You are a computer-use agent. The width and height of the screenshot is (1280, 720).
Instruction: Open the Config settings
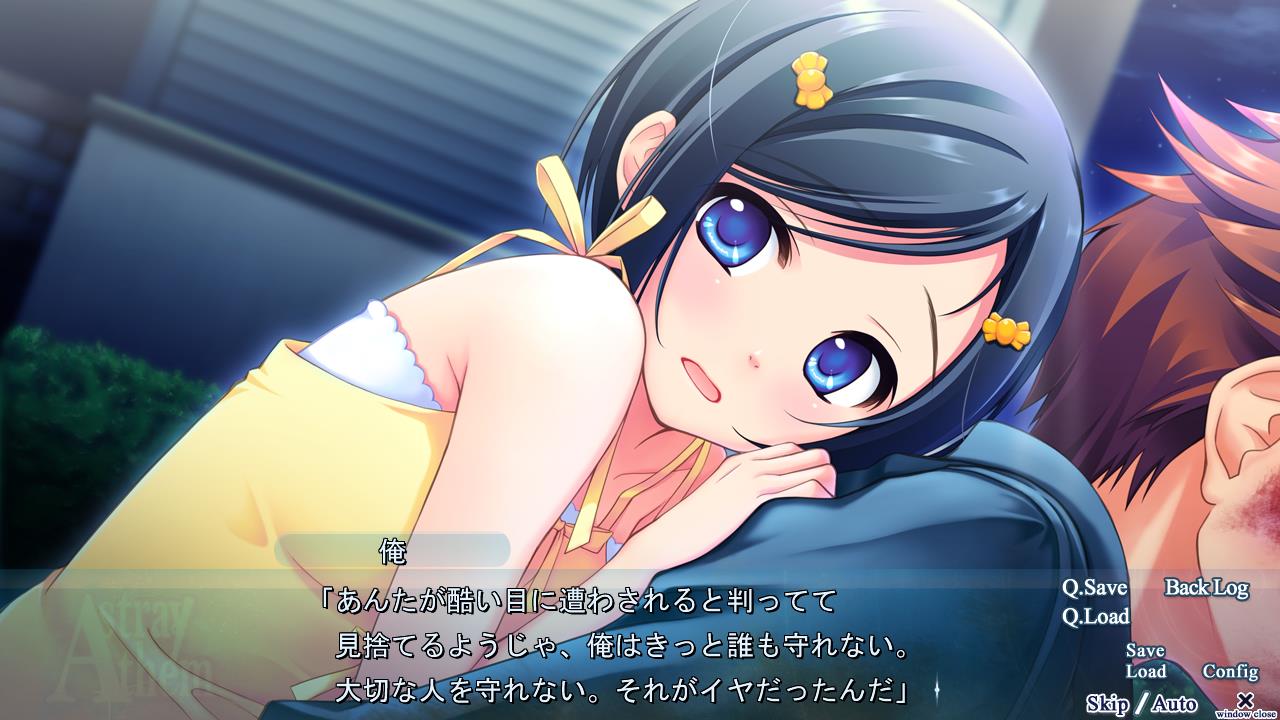[x=1229, y=672]
